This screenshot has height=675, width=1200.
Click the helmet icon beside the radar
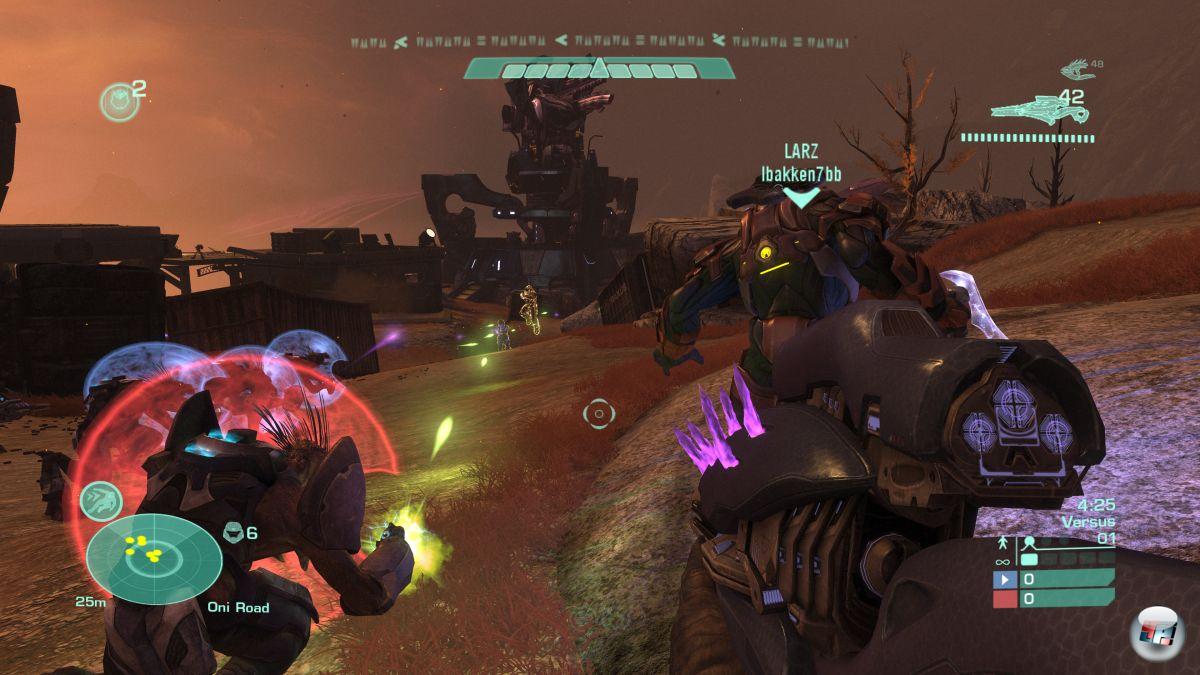coord(232,532)
